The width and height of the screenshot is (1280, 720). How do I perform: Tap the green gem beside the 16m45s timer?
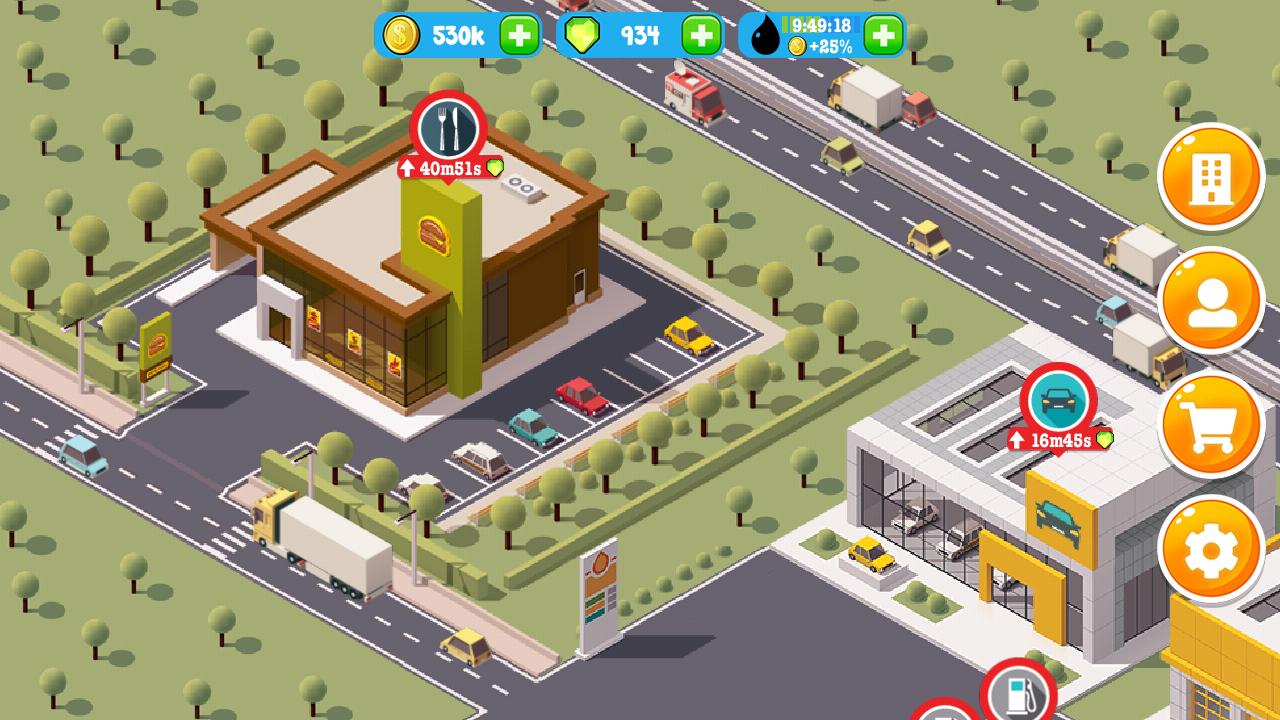1103,438
